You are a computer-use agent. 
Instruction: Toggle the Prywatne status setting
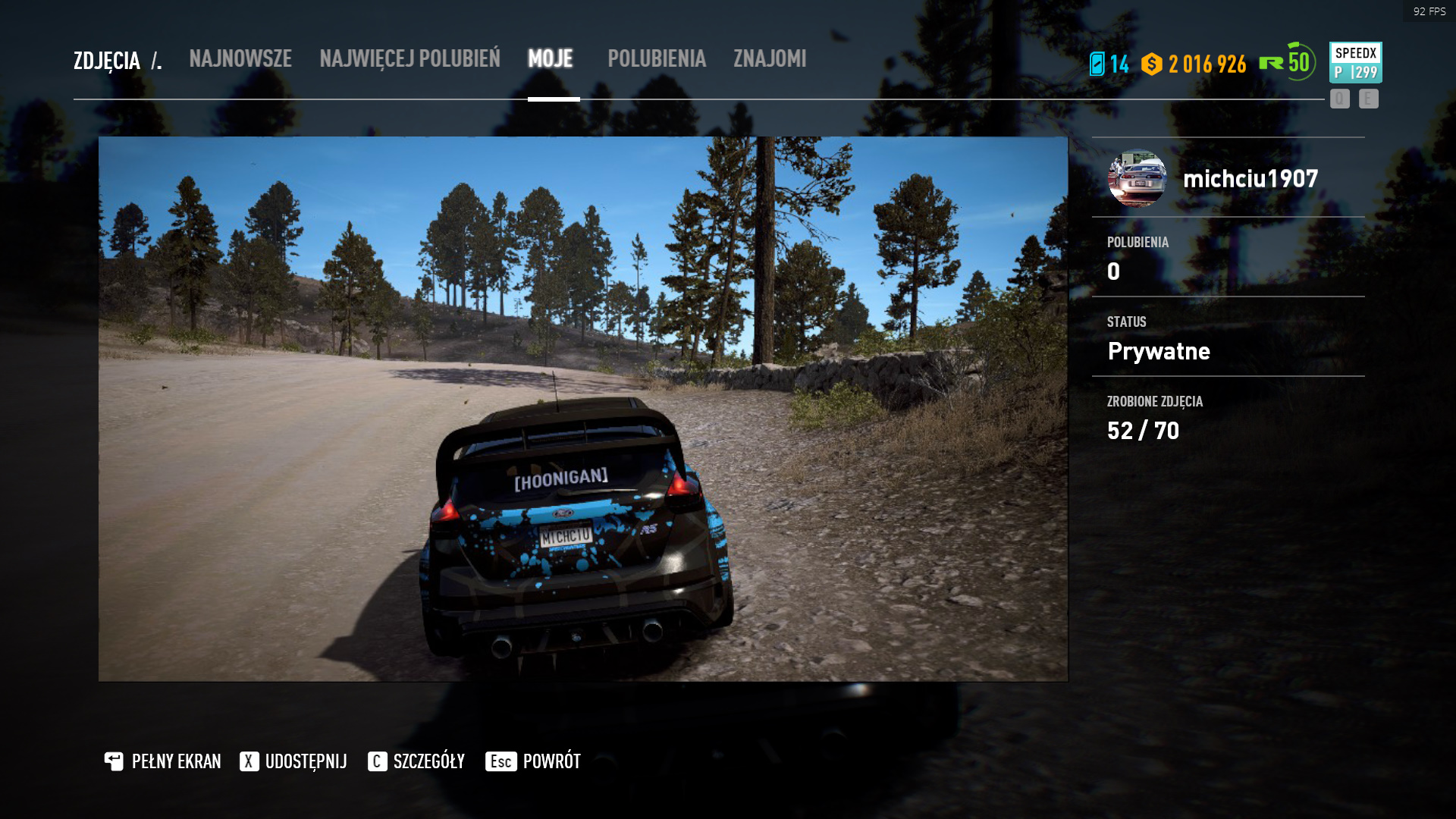coord(1159,351)
